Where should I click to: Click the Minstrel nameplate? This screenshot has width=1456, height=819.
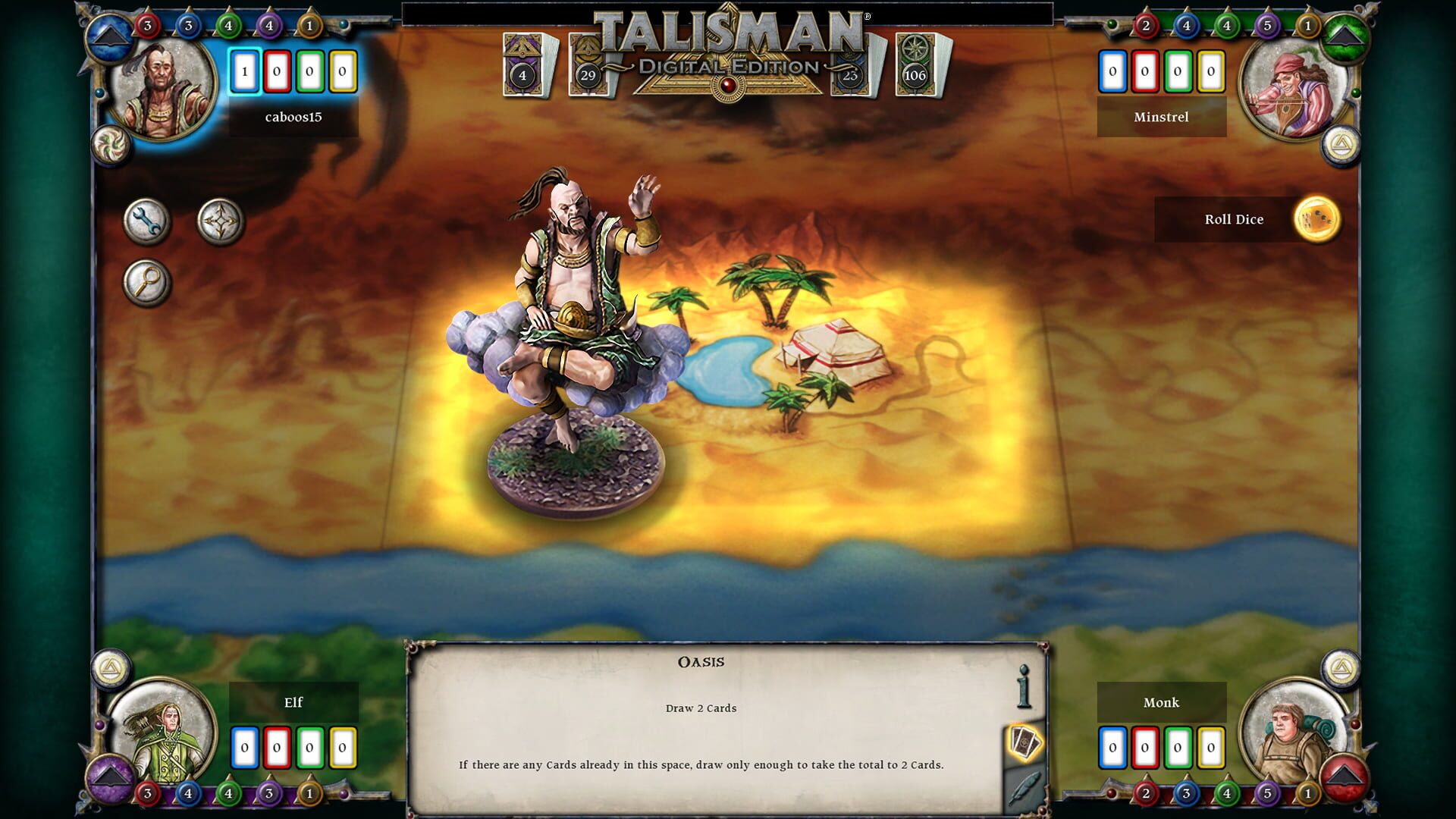(x=1162, y=118)
